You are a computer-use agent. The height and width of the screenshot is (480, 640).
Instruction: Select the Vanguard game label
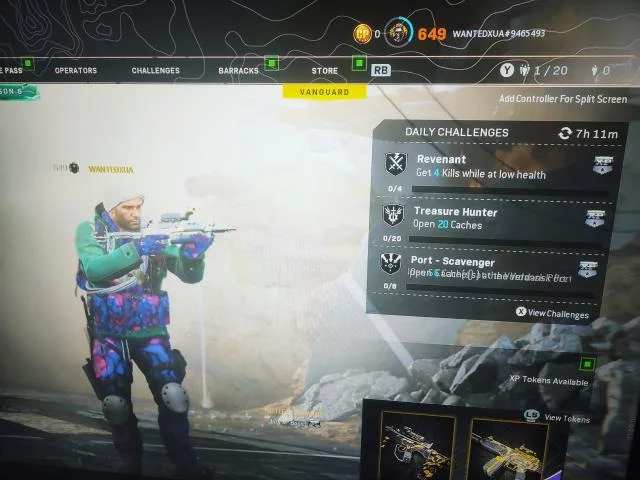(x=324, y=92)
